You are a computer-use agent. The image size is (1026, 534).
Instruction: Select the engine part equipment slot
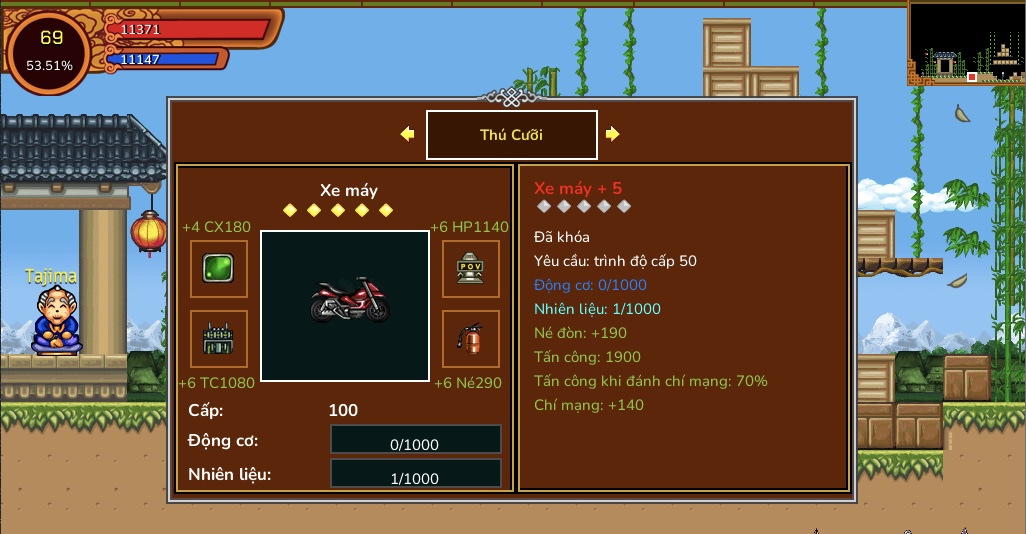pos(219,339)
